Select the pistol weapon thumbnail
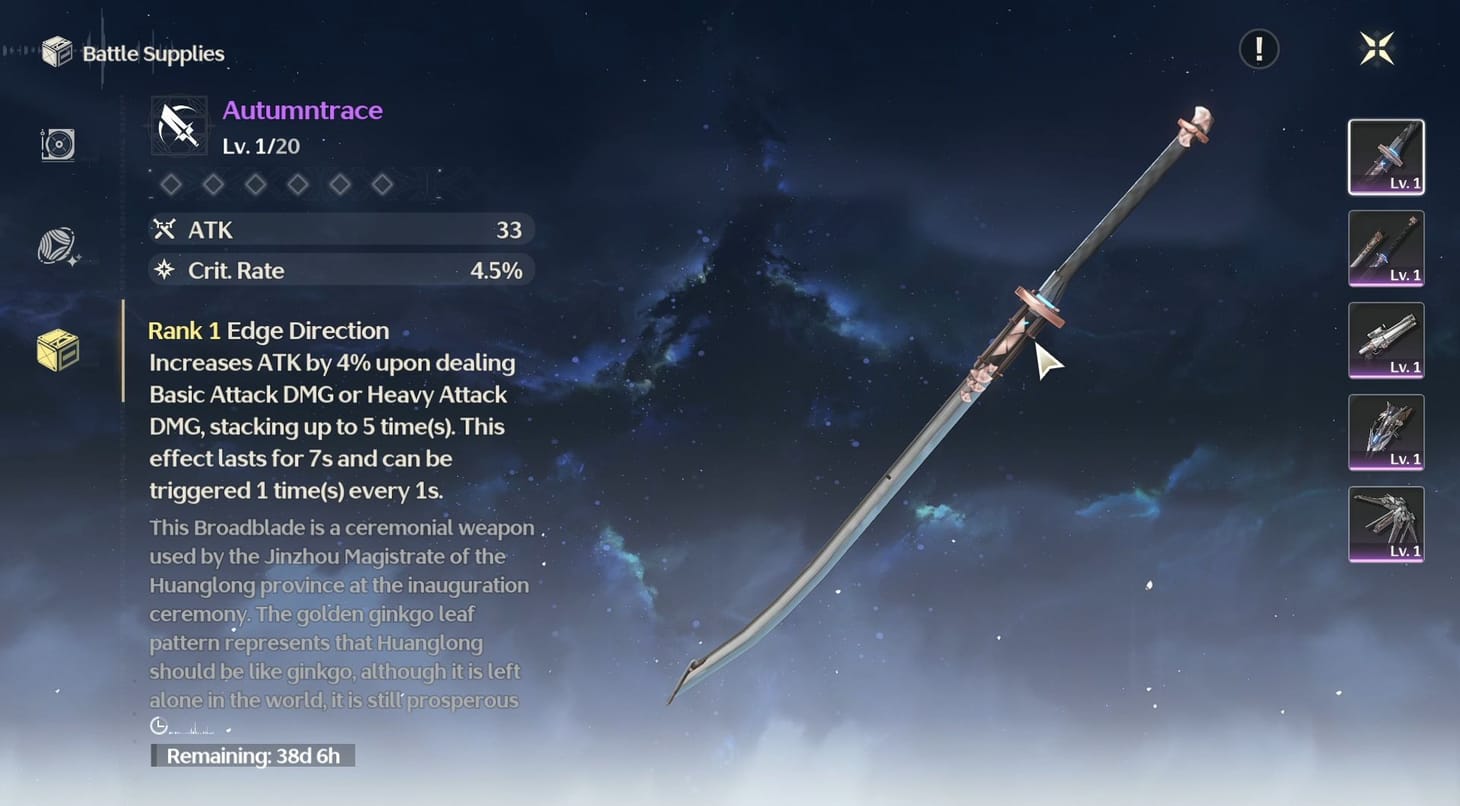Viewport: 1460px width, 806px height. tap(1386, 341)
